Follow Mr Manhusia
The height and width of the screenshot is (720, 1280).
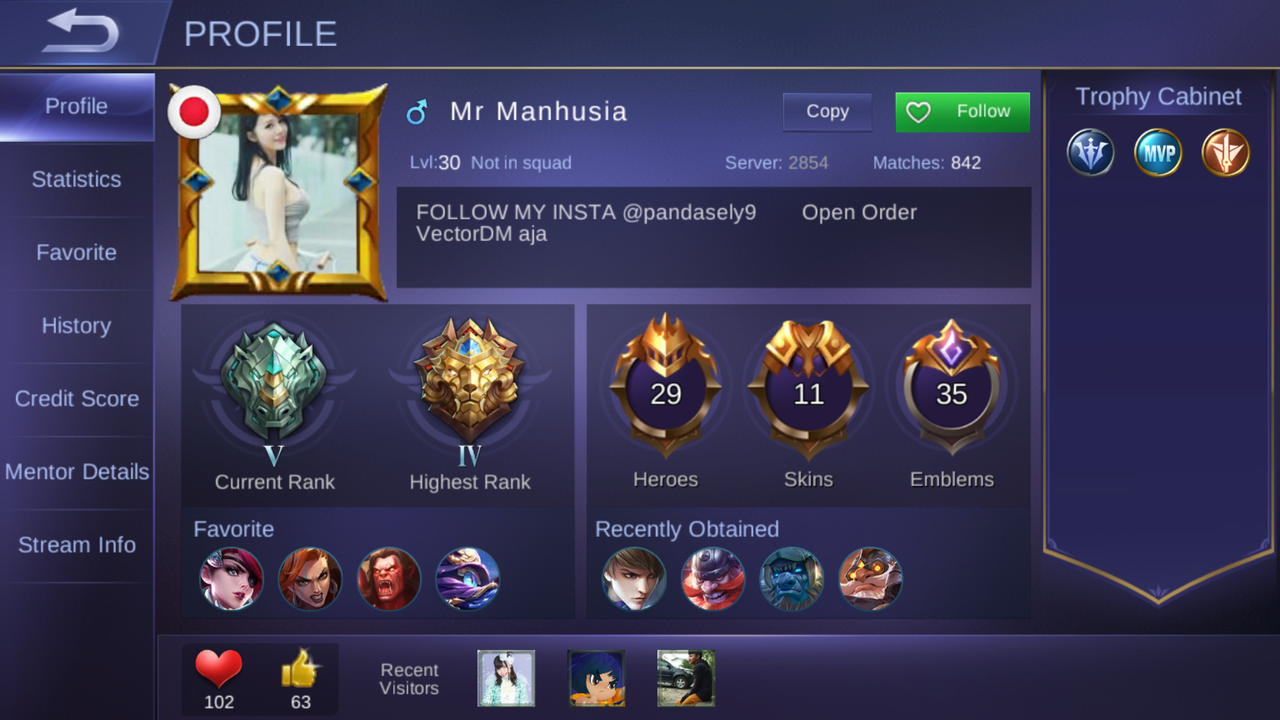click(x=962, y=112)
